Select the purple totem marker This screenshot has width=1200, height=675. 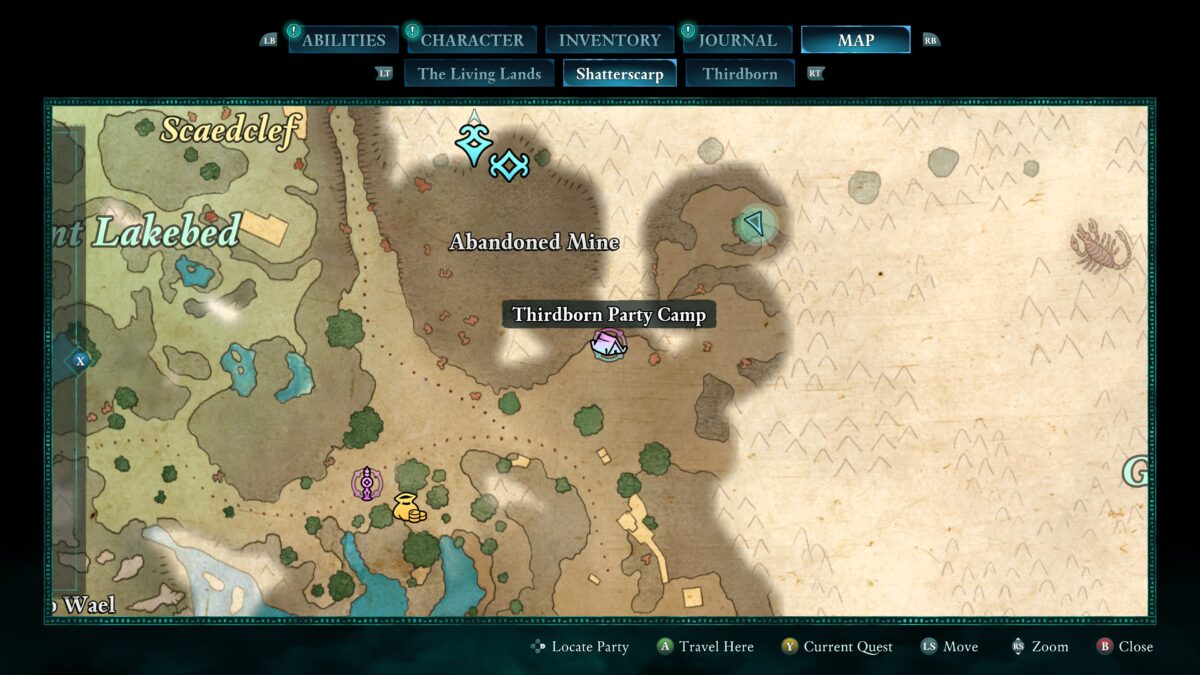(368, 485)
